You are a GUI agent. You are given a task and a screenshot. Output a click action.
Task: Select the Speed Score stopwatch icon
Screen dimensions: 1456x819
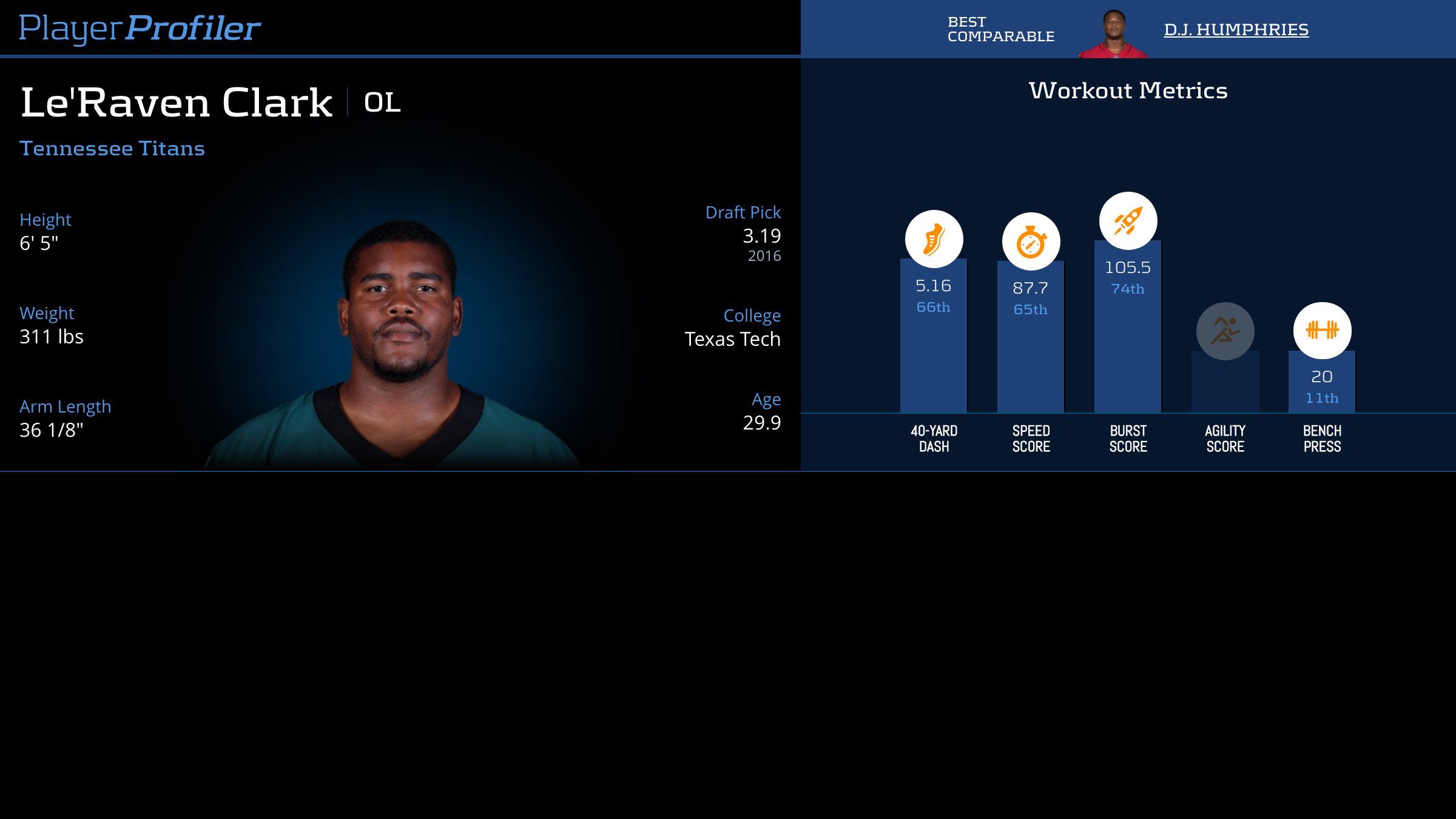1031,241
